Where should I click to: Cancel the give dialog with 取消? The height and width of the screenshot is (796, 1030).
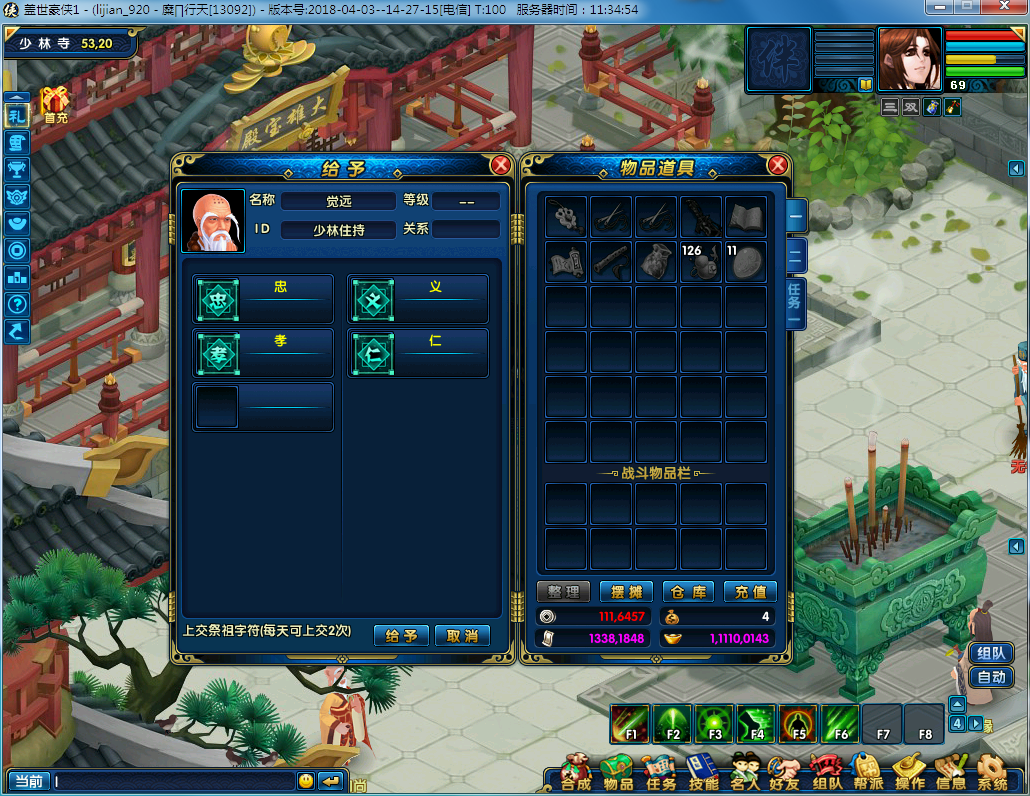(462, 636)
